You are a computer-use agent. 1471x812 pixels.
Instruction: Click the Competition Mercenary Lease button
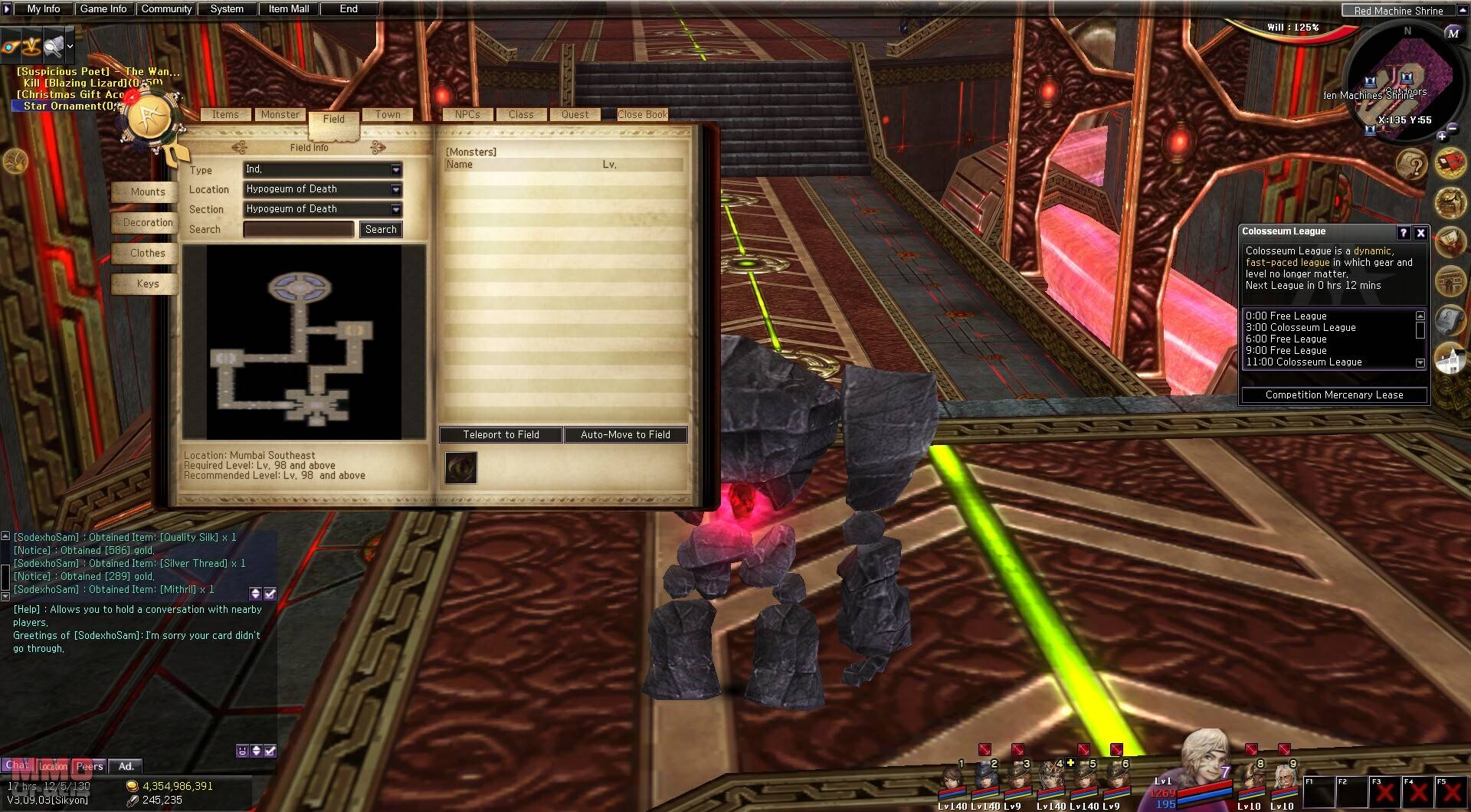click(x=1334, y=395)
